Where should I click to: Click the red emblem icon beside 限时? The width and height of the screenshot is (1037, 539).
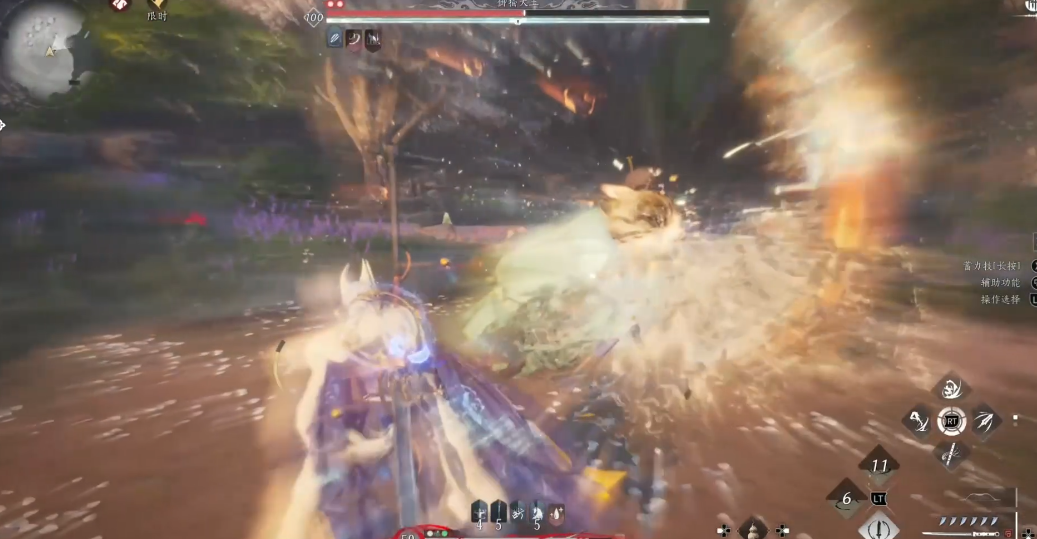click(x=120, y=5)
